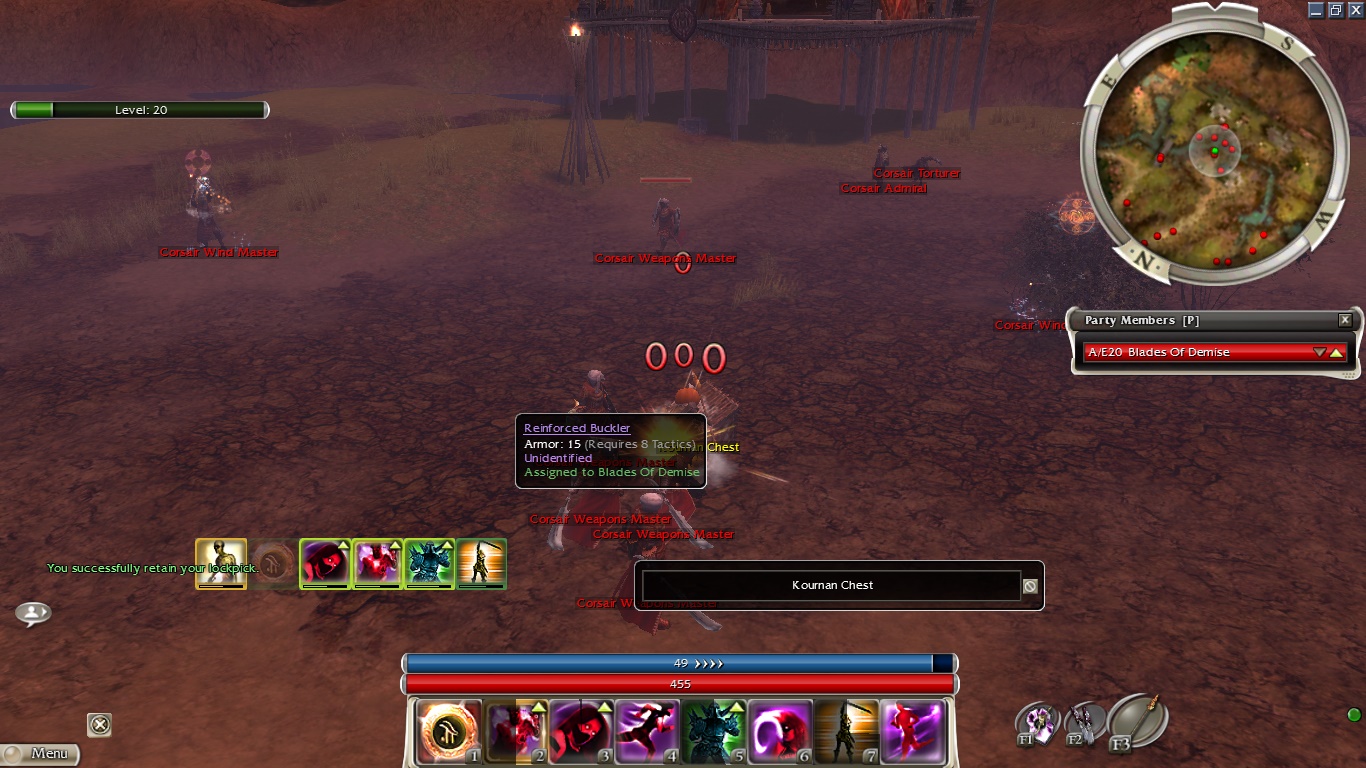Viewport: 1366px width, 768px height.
Task: Activate skill slot 1 with the golden rune
Action: pos(449,731)
